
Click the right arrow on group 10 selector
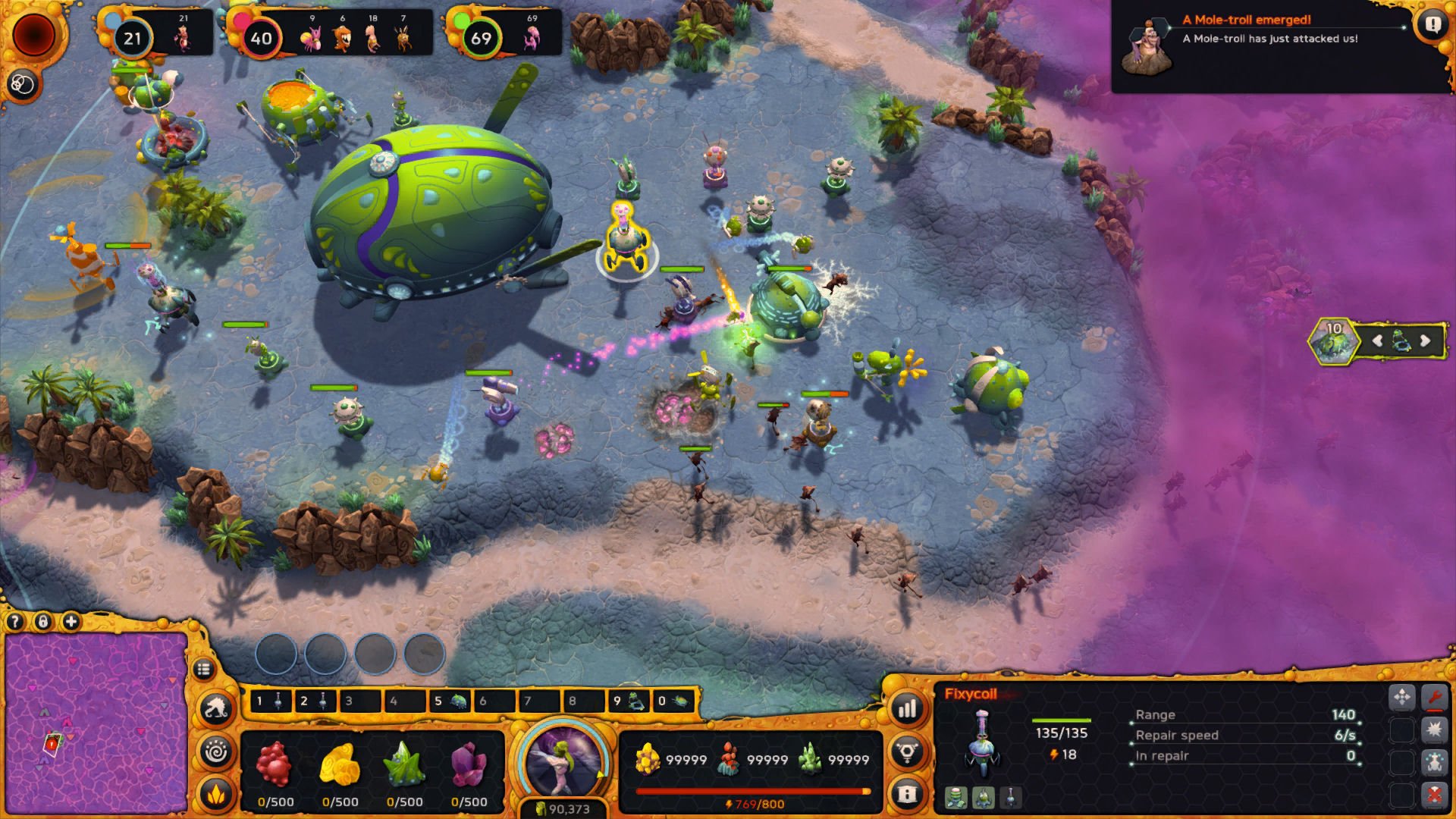1426,341
